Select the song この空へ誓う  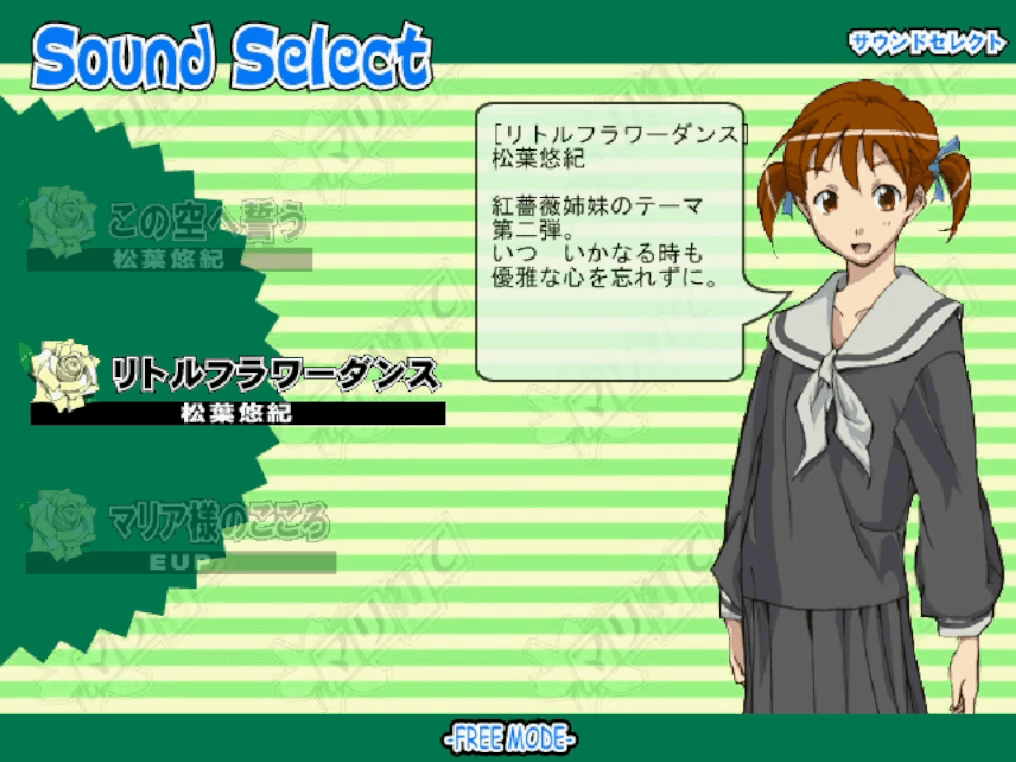pos(205,222)
